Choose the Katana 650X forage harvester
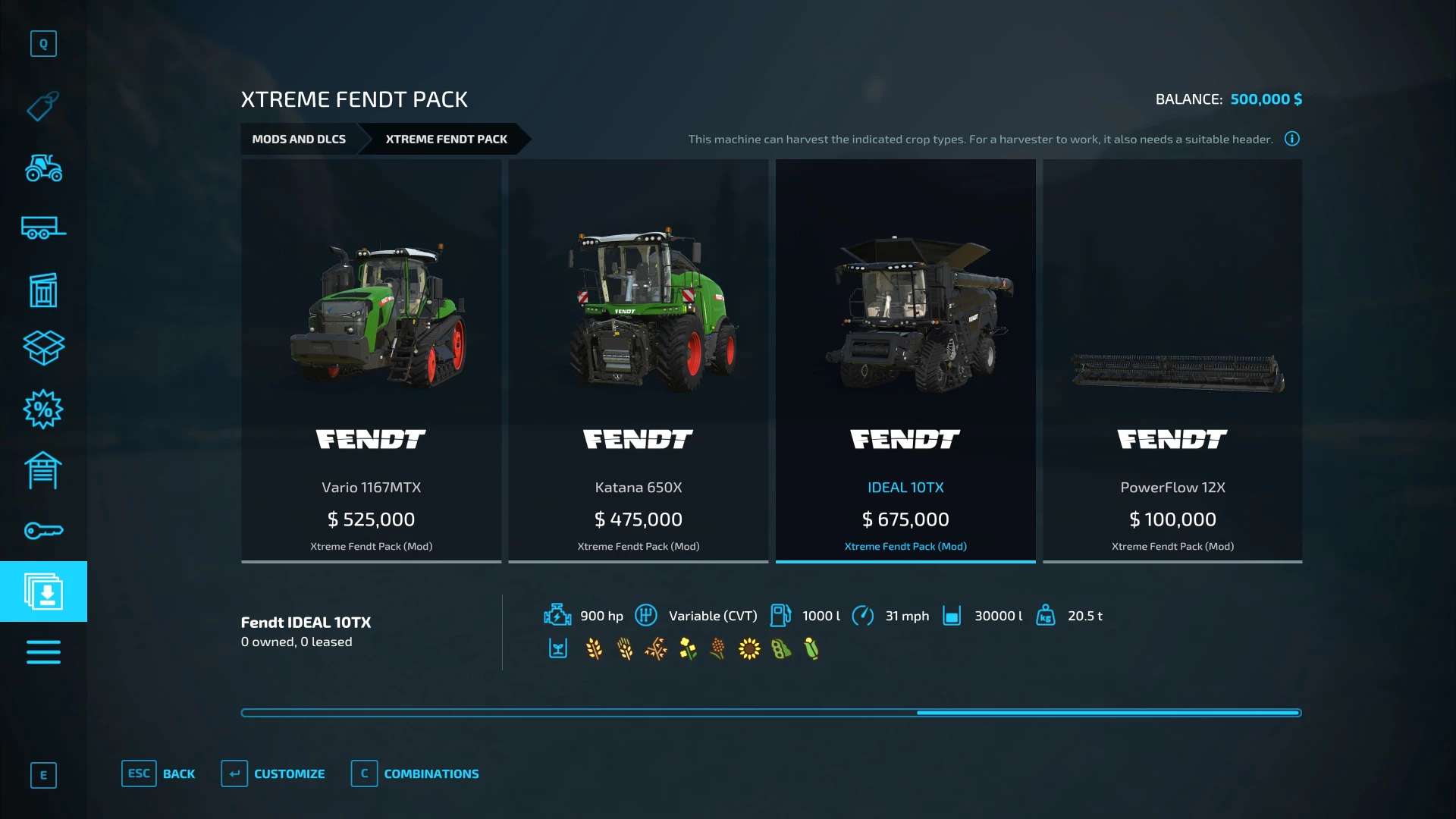The width and height of the screenshot is (1456, 819). (638, 360)
